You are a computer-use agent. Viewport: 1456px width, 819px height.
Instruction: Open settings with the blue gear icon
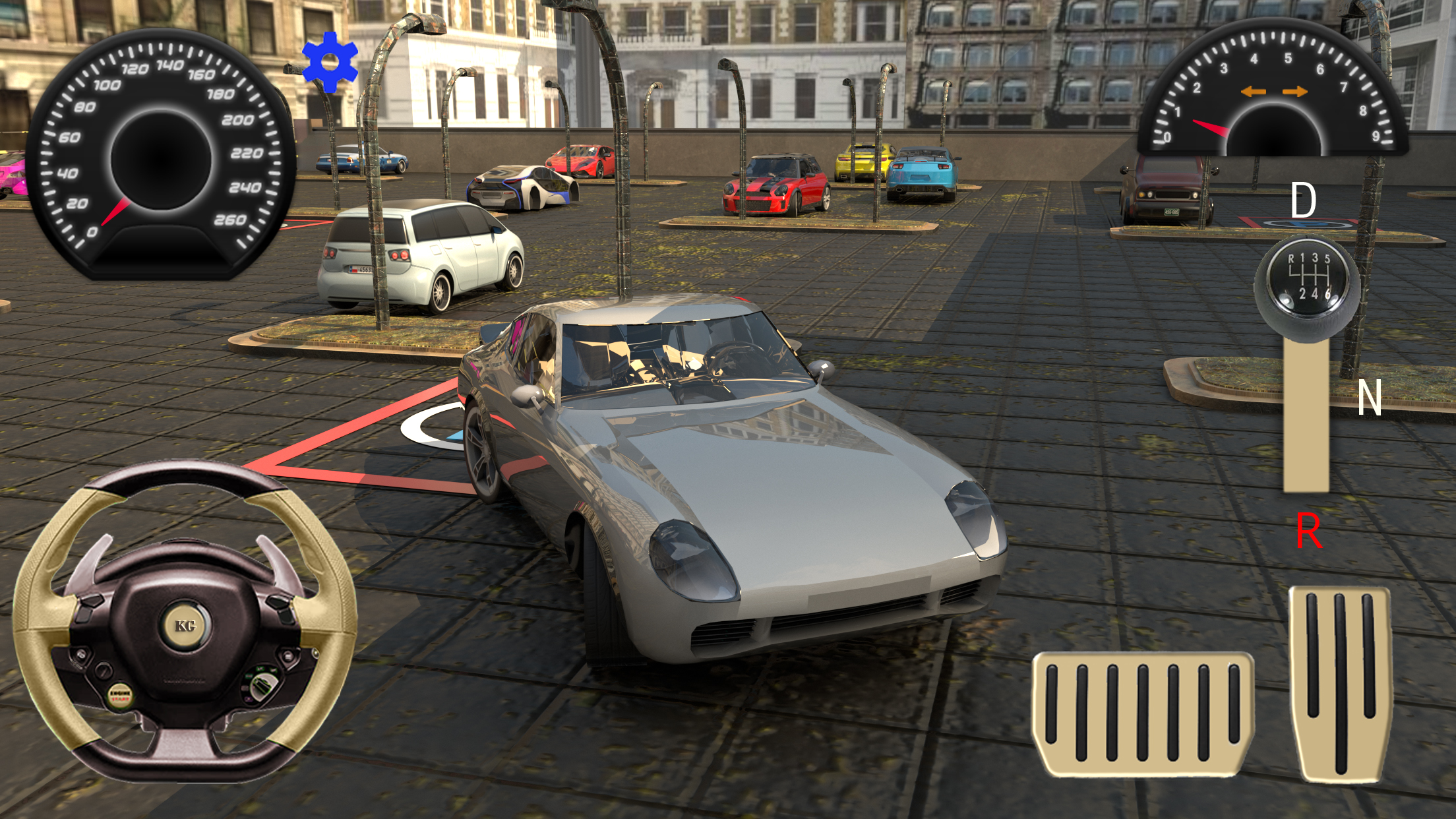(330, 62)
